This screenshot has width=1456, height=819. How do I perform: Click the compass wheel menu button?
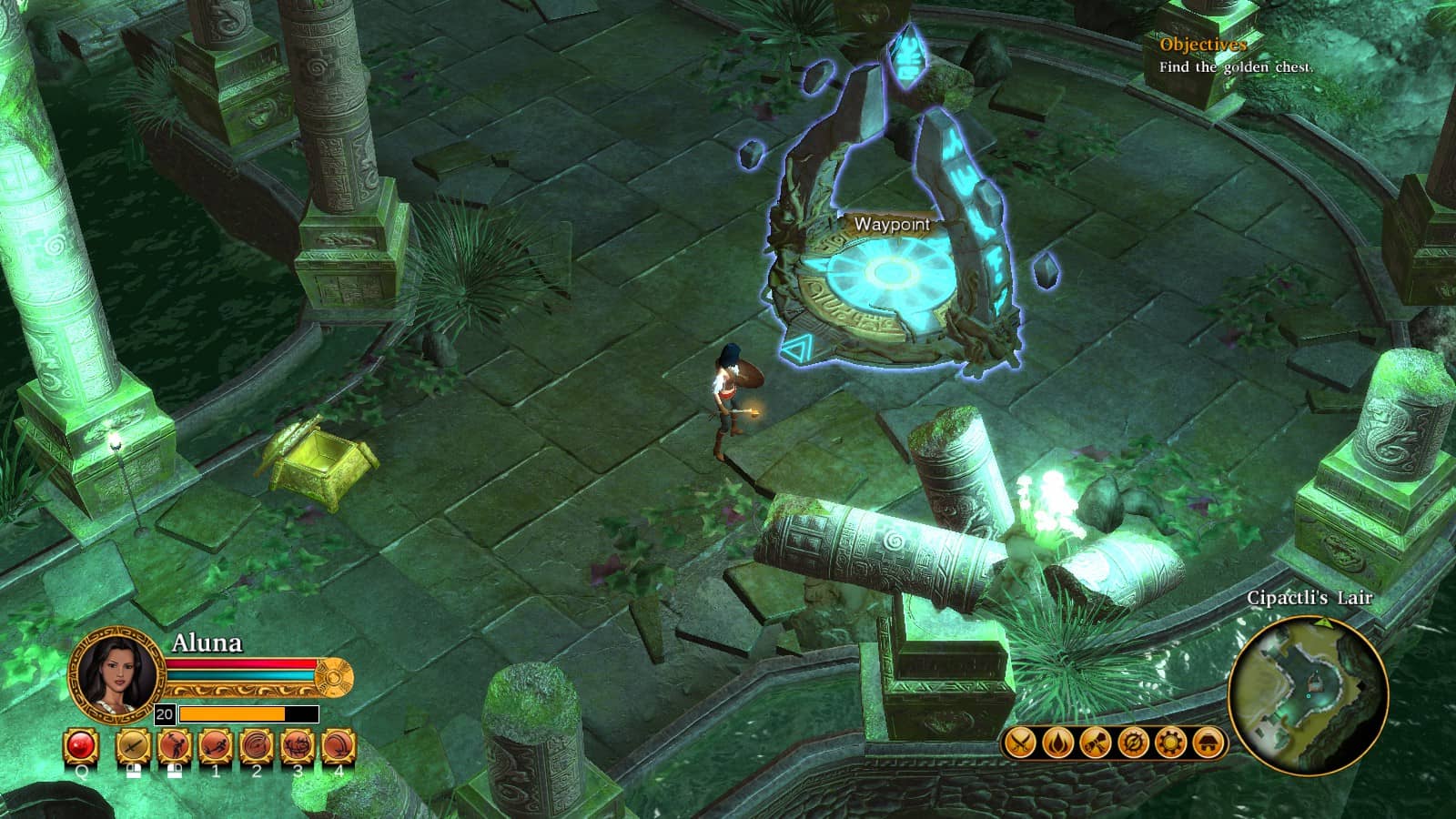click(1132, 743)
